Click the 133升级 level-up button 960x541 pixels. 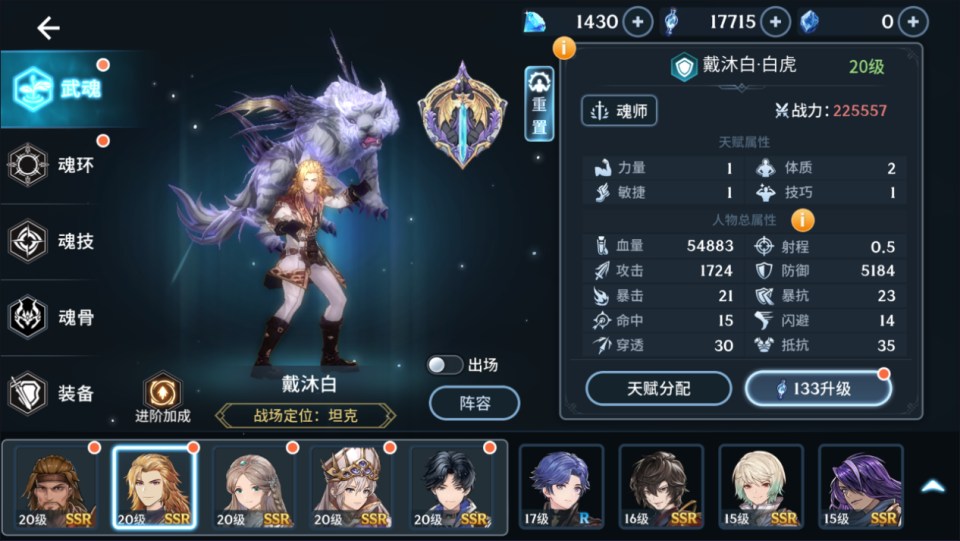coord(817,388)
